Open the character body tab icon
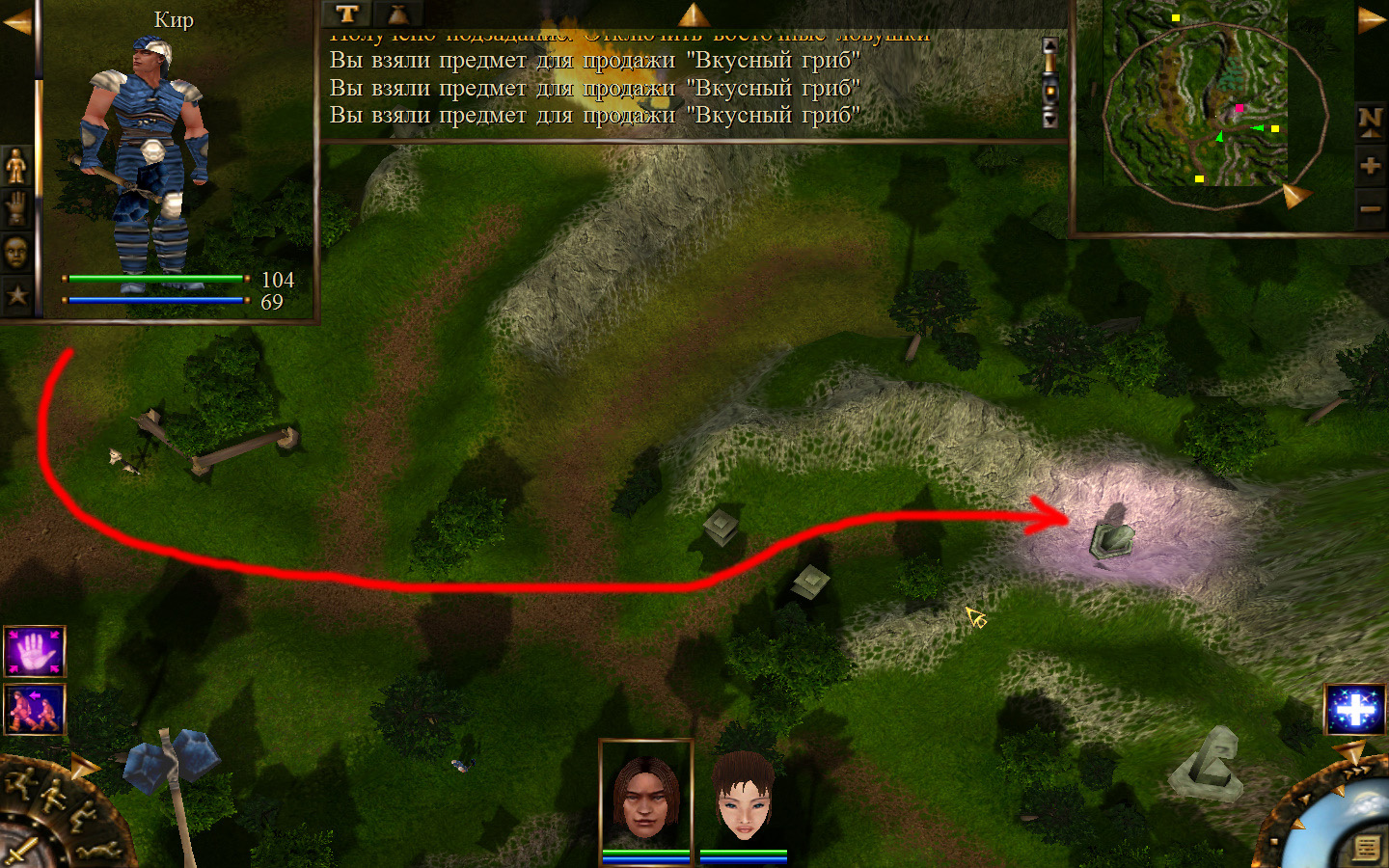This screenshot has height=868, width=1389. [x=16, y=166]
